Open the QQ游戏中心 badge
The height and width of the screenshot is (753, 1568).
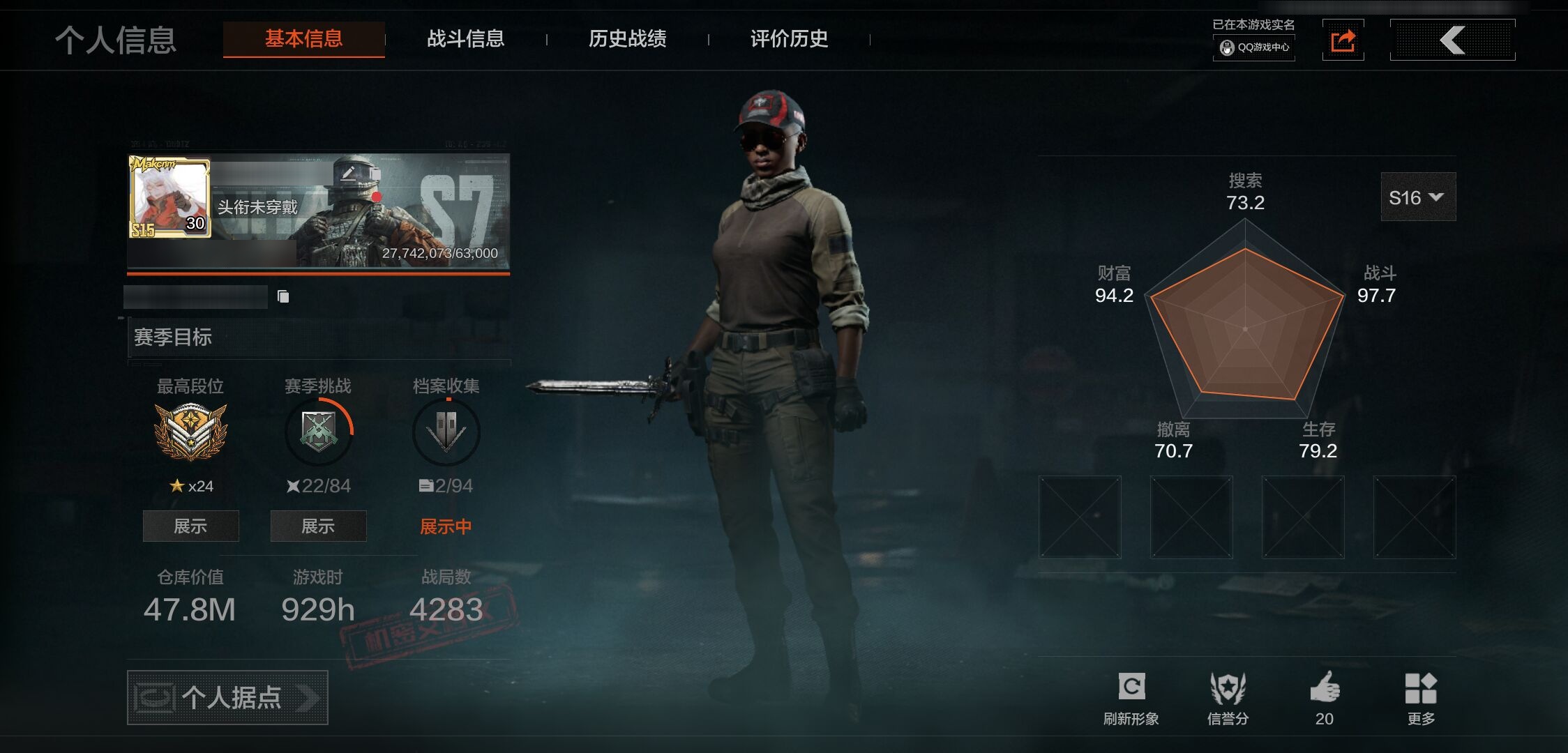(1254, 47)
